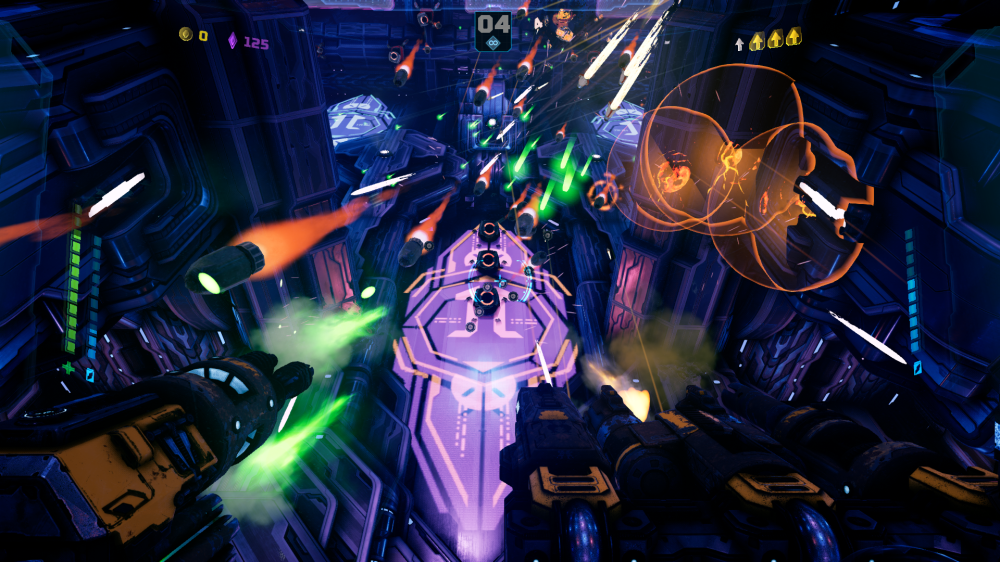Click the purple crystal currency icon
The image size is (1000, 562).
tap(233, 41)
